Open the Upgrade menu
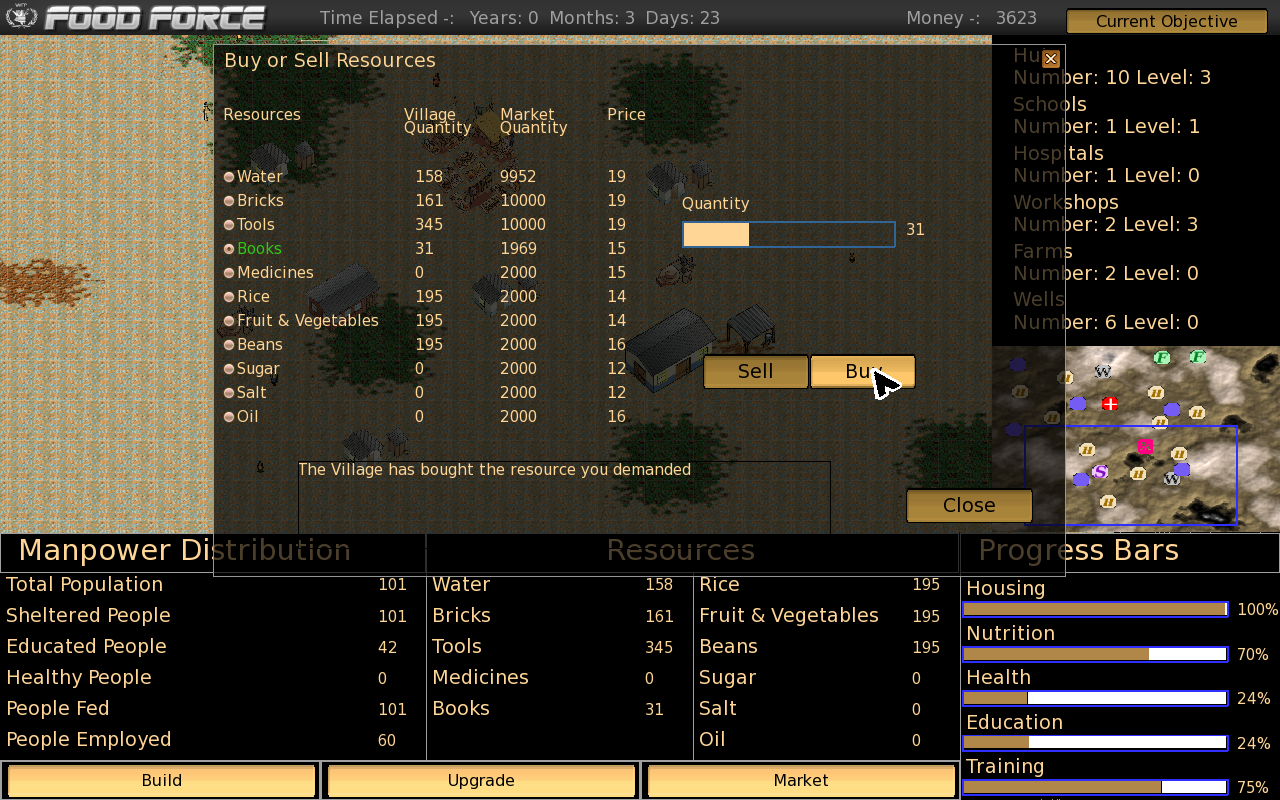 pyautogui.click(x=481, y=781)
